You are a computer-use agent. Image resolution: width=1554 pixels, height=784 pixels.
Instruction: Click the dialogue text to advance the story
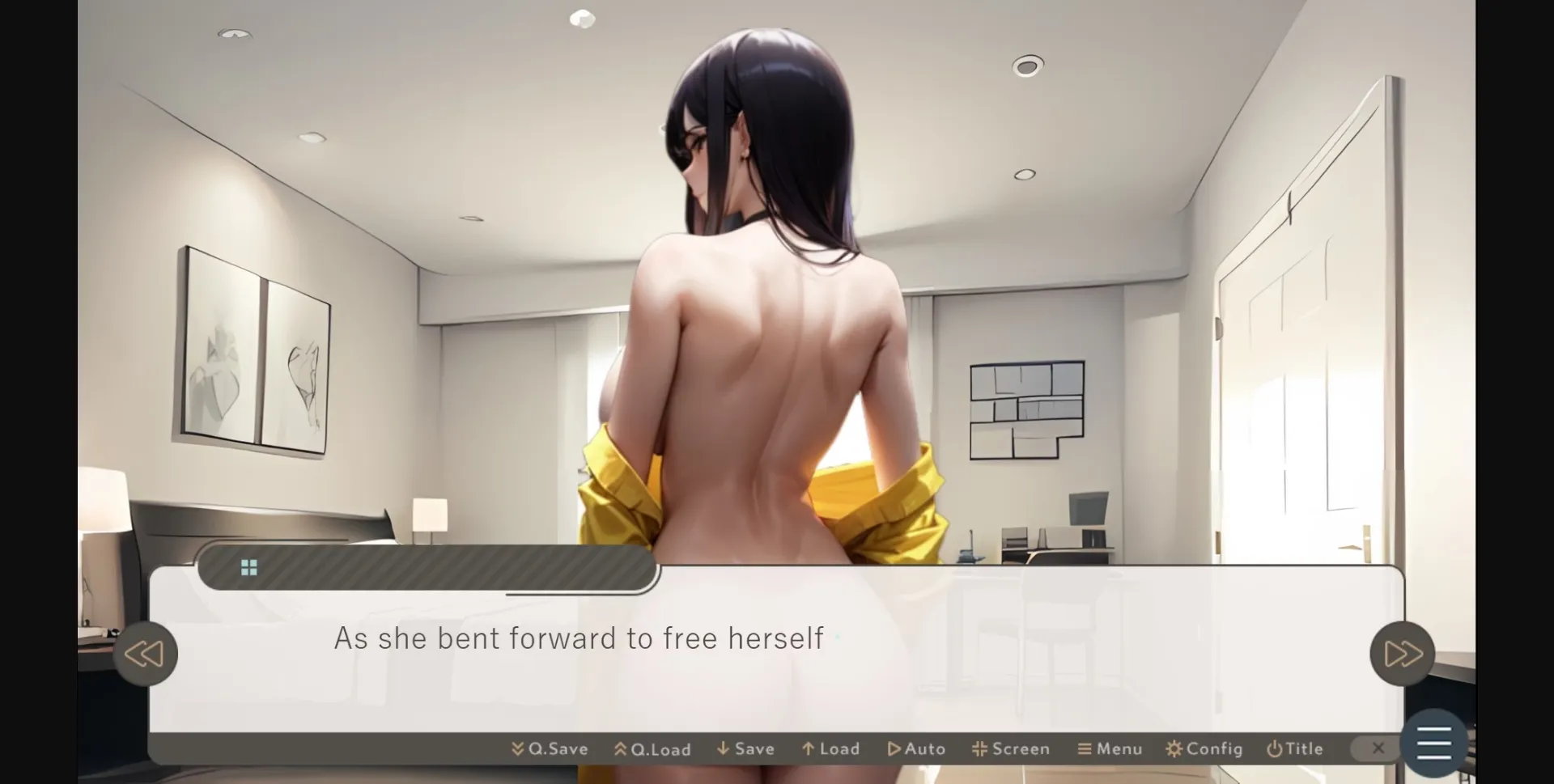(x=578, y=638)
